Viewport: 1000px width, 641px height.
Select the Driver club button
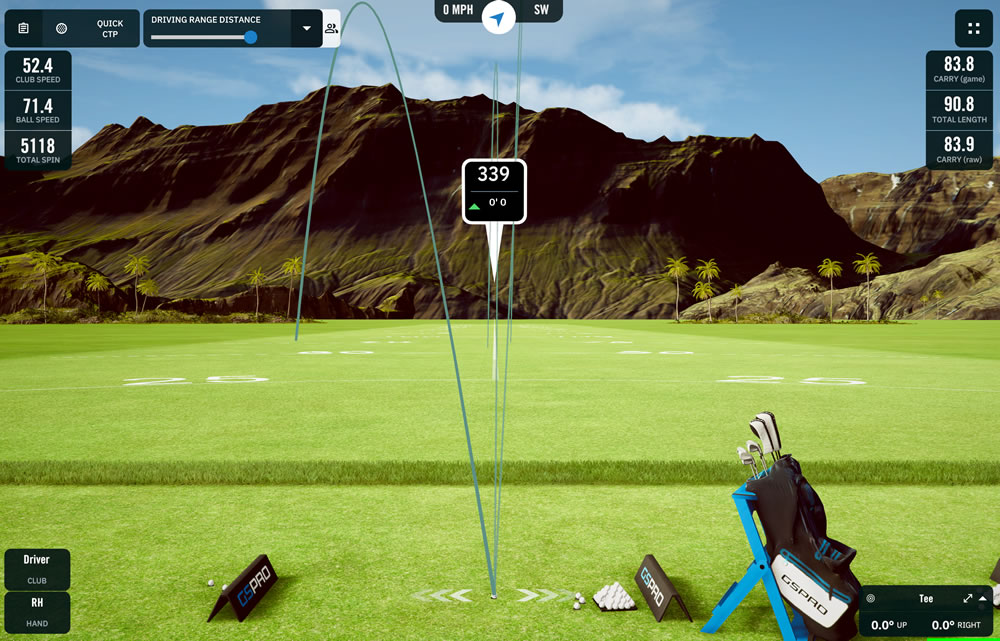tap(37, 568)
